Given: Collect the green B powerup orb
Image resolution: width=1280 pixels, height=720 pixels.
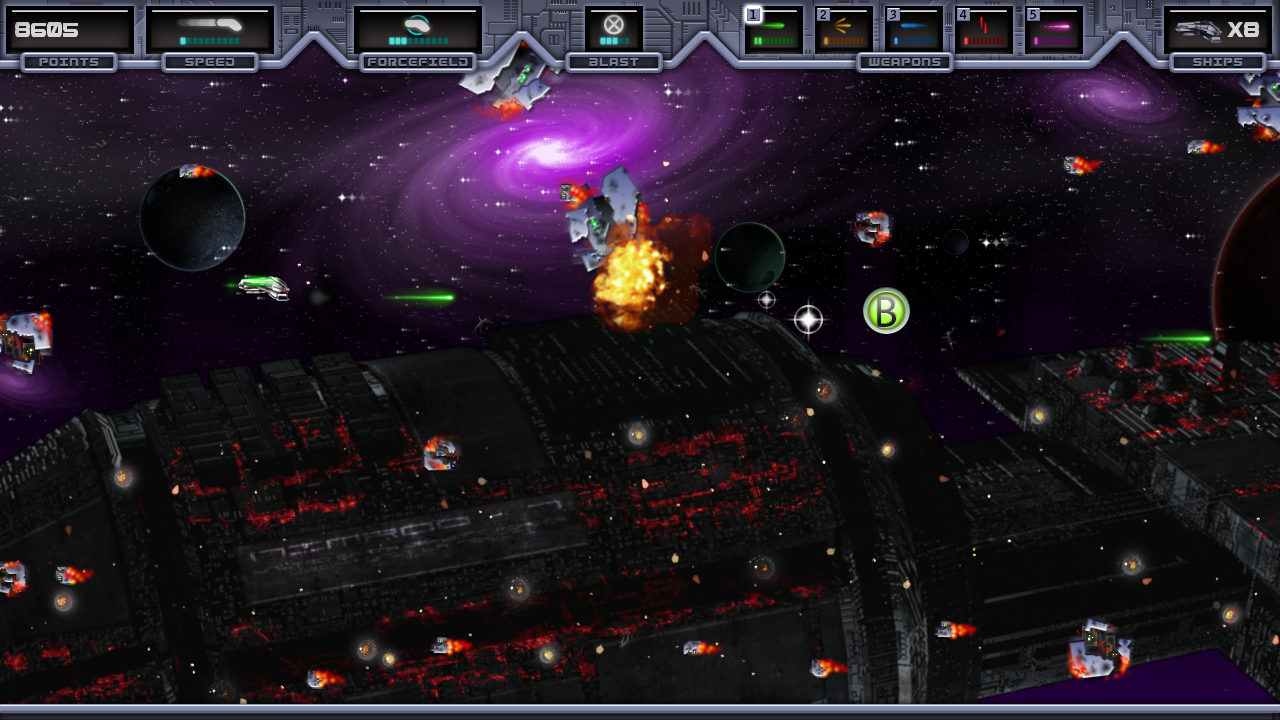Looking at the screenshot, I should [884, 311].
